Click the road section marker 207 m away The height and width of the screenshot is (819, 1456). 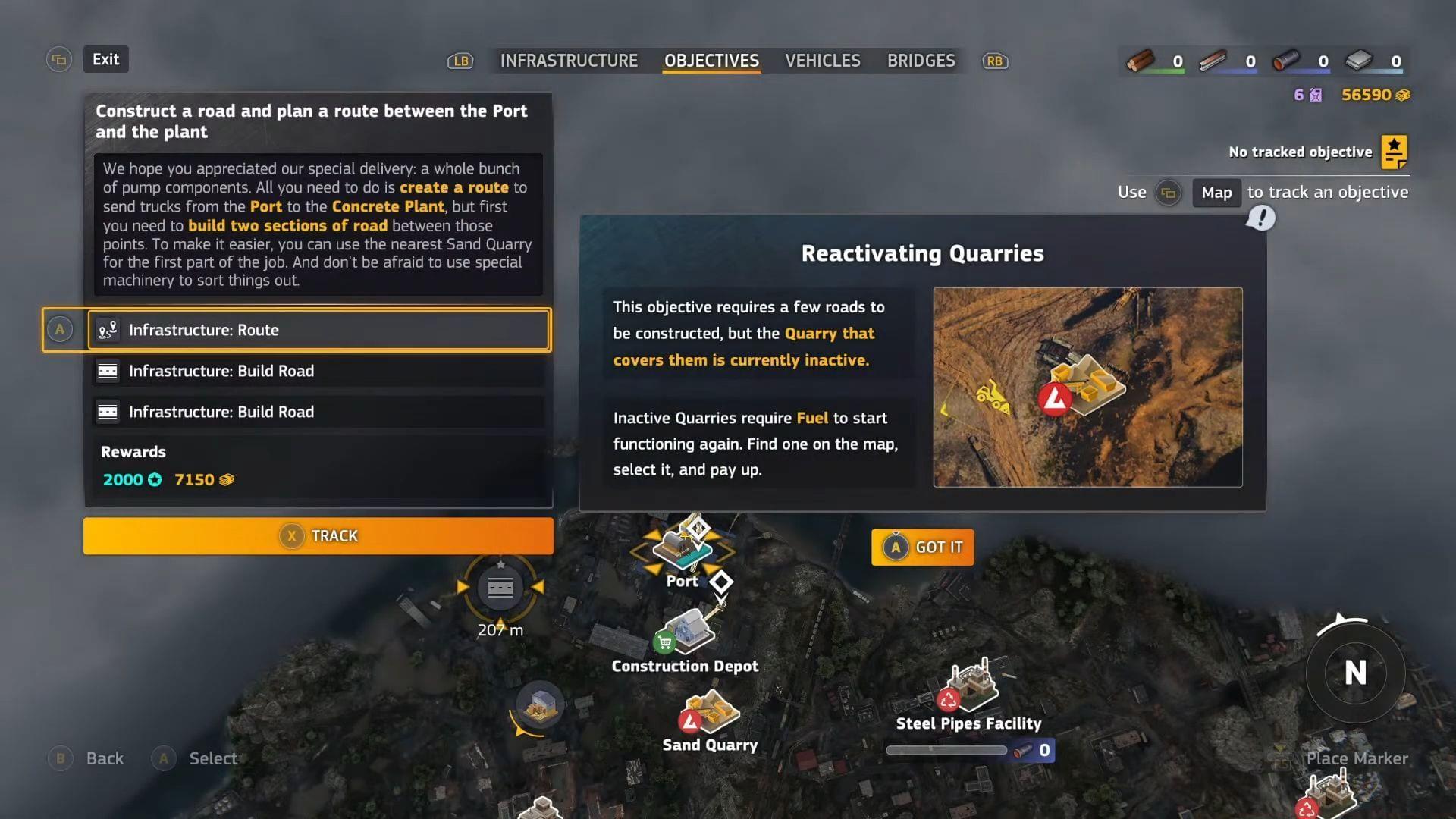point(500,588)
